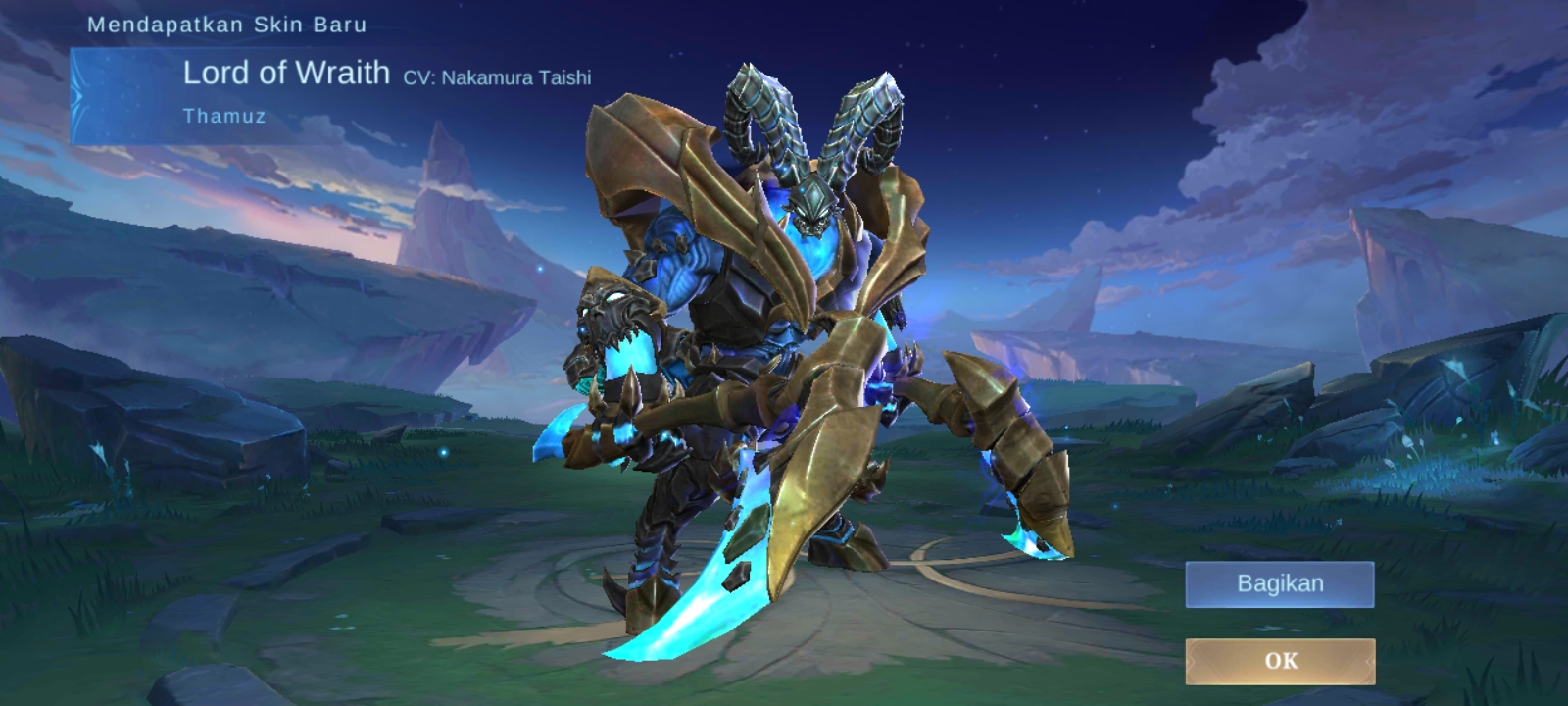Confirm the new skin with OK
This screenshot has width=1568, height=706.
(1280, 661)
